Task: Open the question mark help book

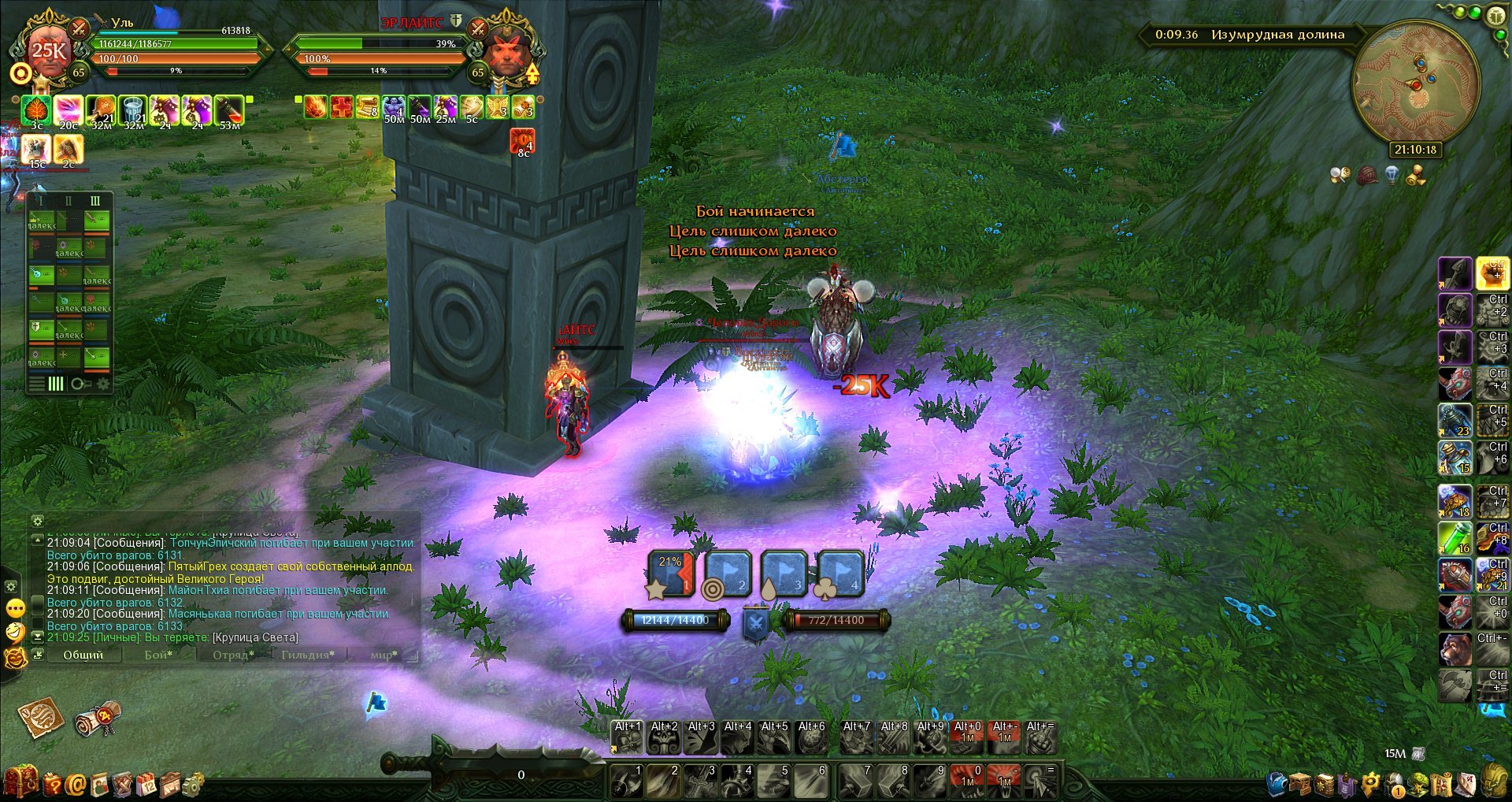Action: 52,784
